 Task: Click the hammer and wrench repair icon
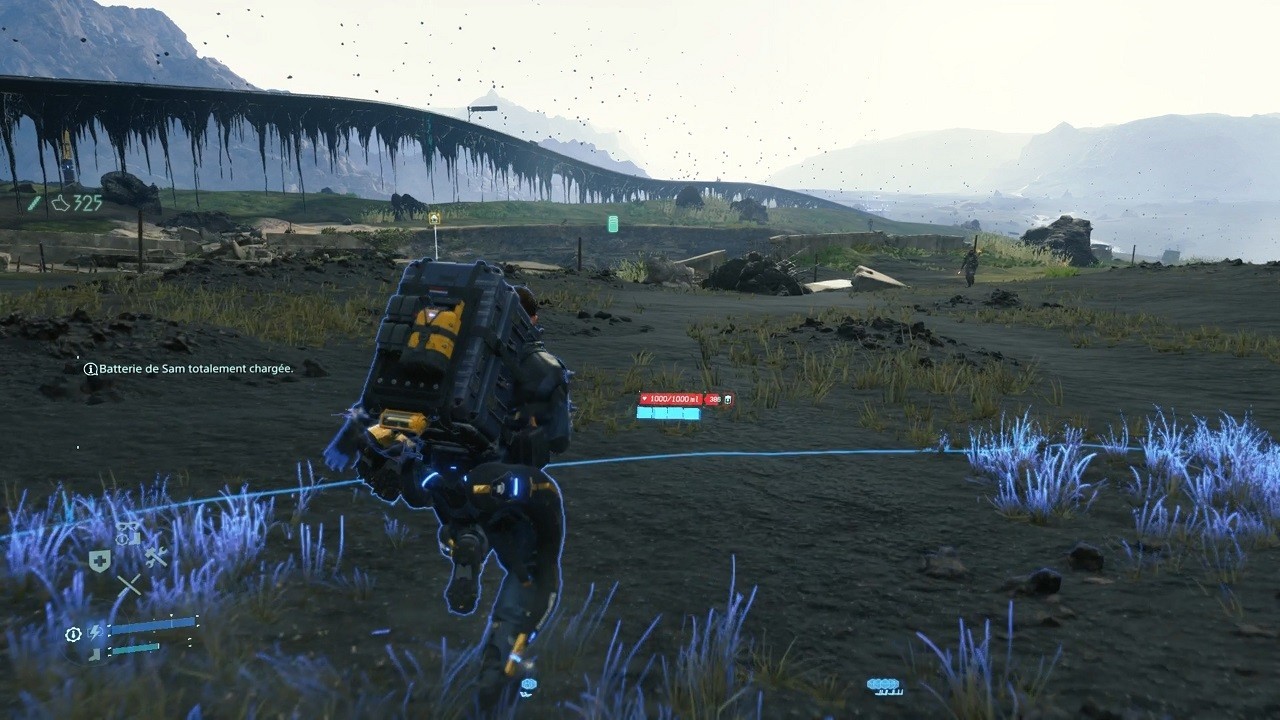(156, 557)
